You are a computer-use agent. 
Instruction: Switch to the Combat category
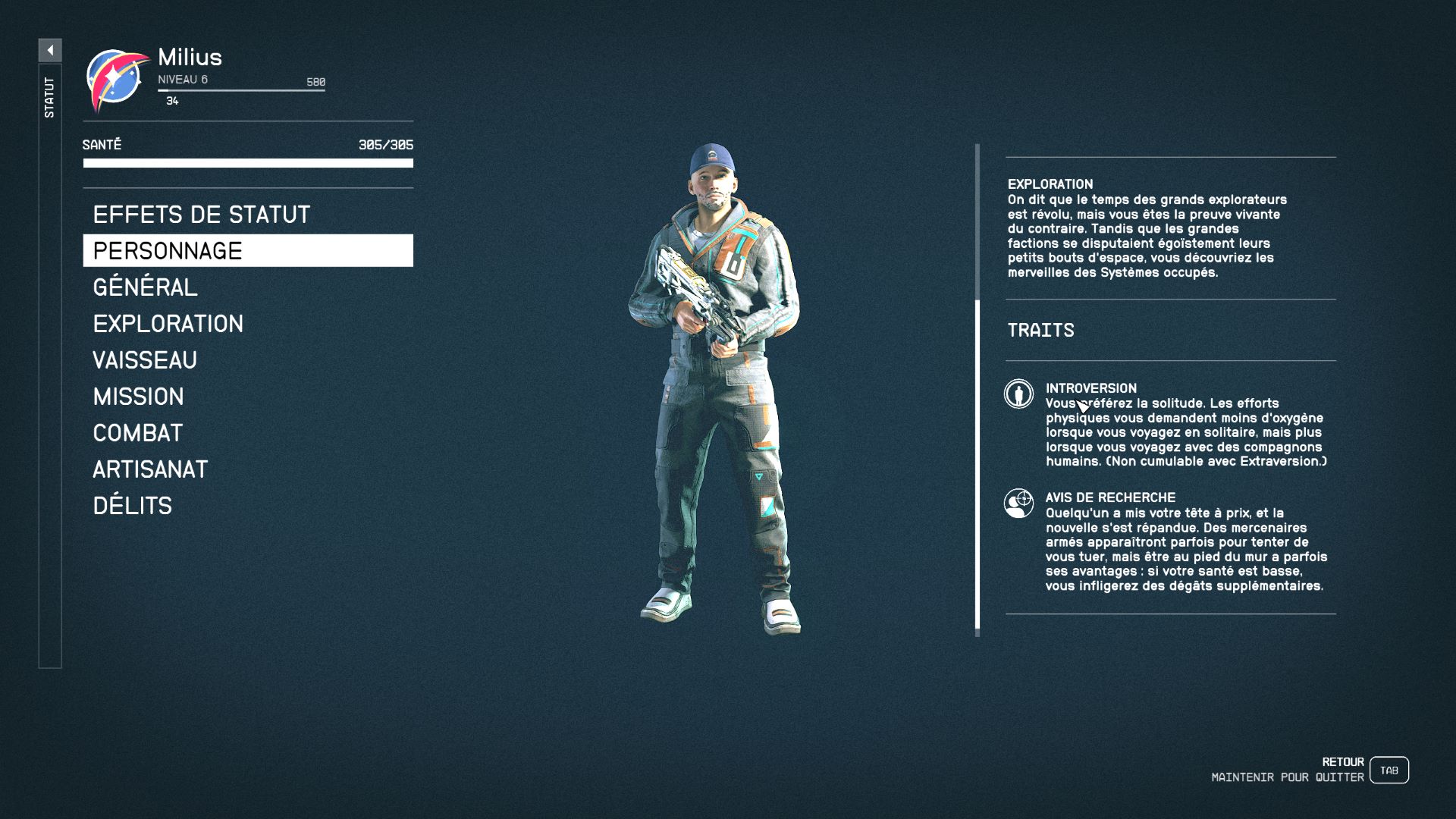point(138,433)
